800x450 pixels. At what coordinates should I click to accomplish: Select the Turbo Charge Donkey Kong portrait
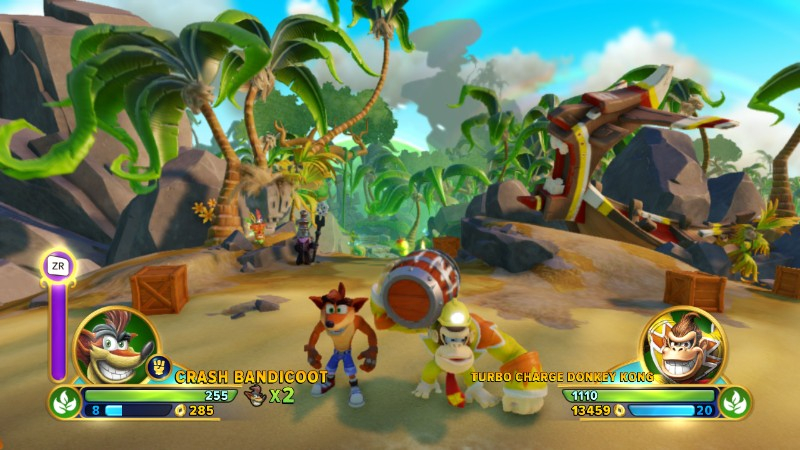tap(683, 345)
